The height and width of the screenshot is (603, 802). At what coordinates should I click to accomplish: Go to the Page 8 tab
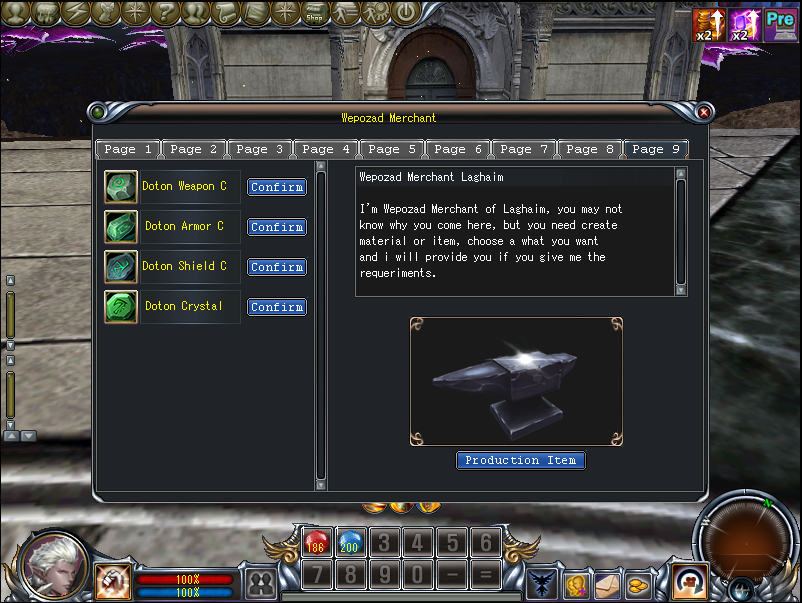click(x=590, y=149)
